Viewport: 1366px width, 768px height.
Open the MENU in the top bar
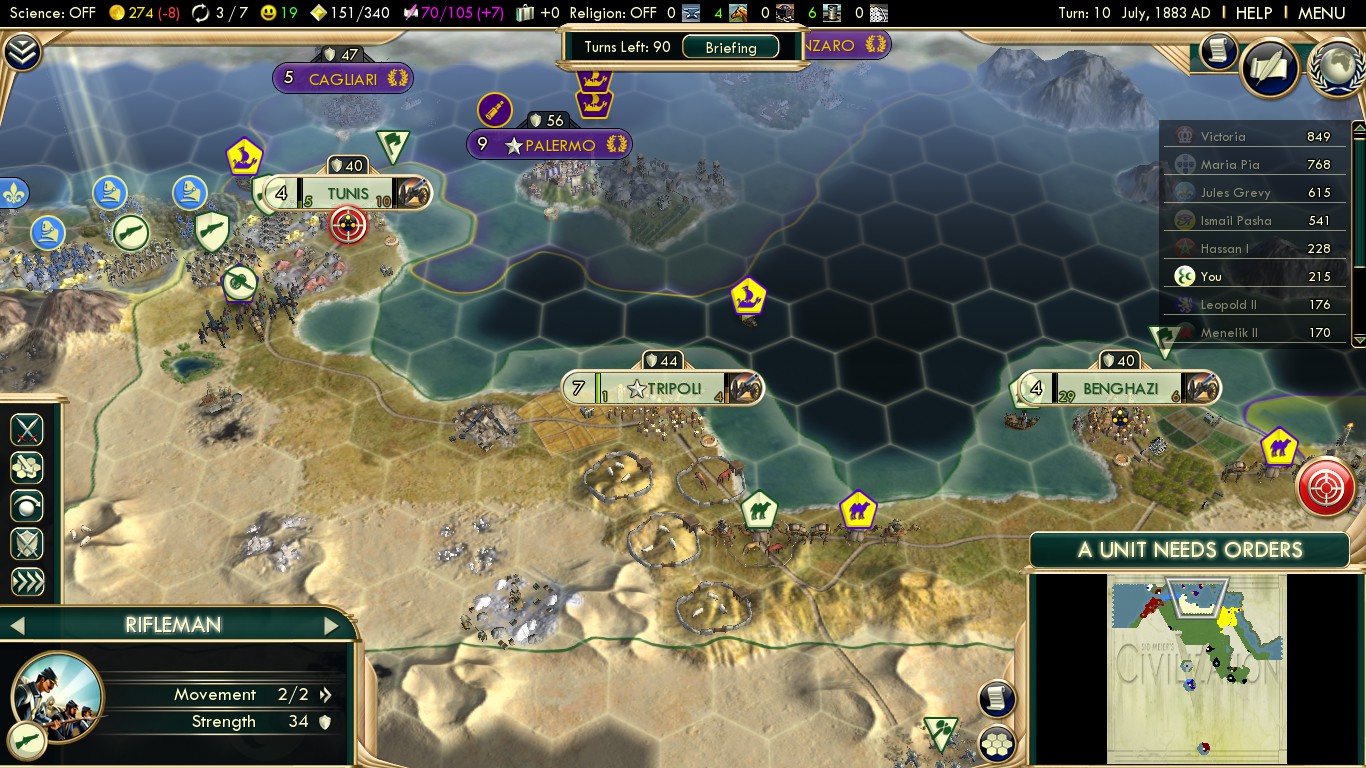click(x=1321, y=13)
